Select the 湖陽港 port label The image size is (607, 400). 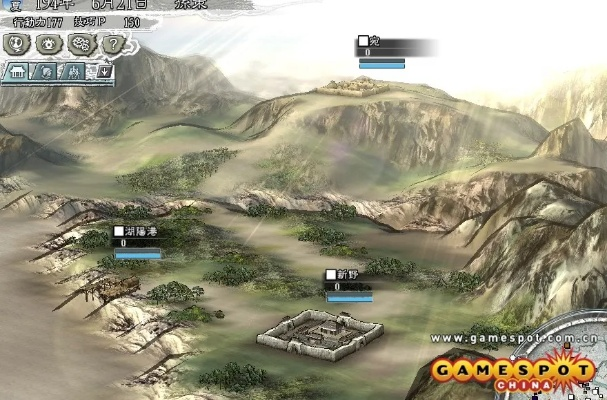point(136,231)
